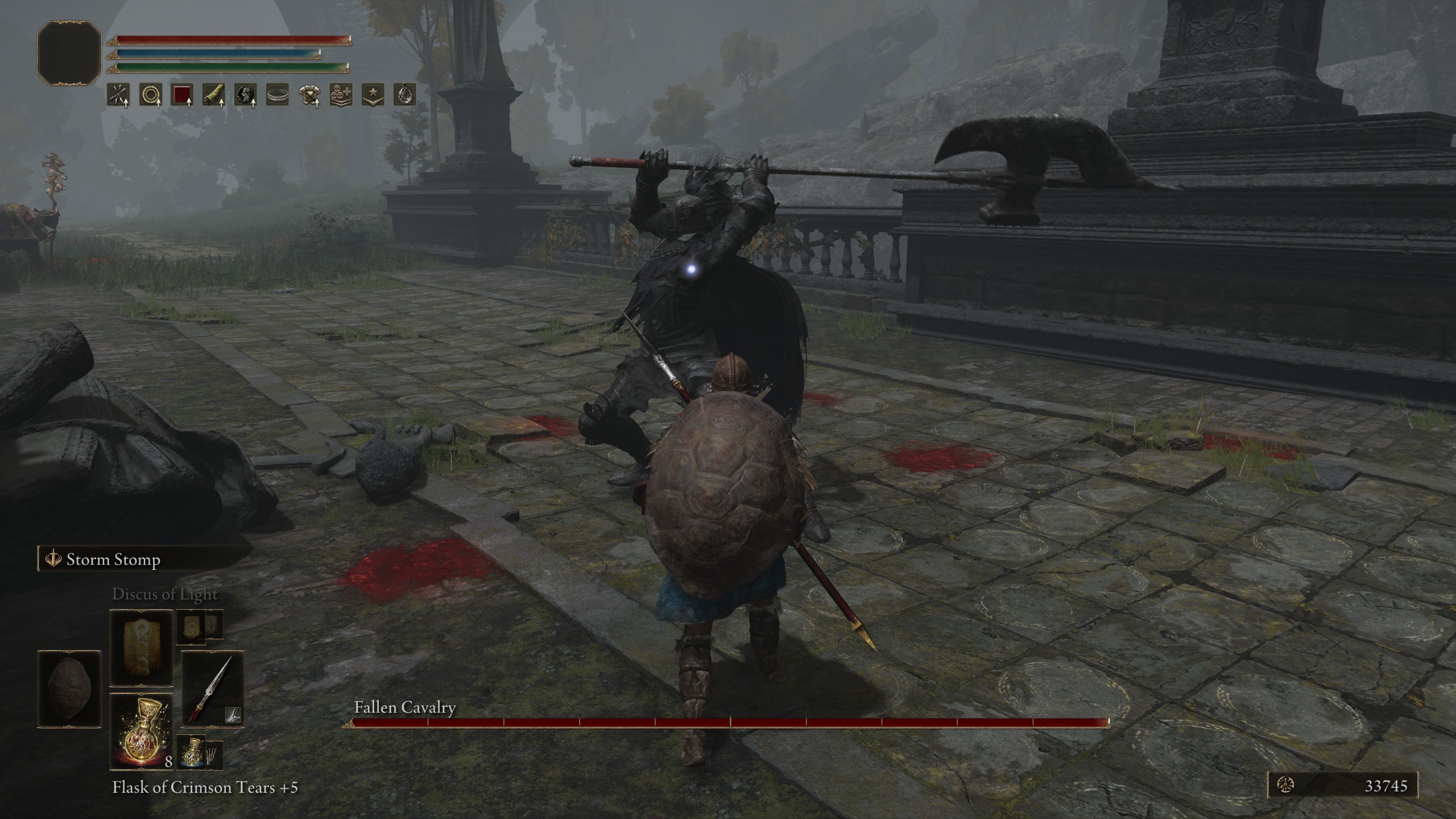Click the crossed daggers status effect icon
Viewport: 1456px width, 819px height.
coord(117,95)
